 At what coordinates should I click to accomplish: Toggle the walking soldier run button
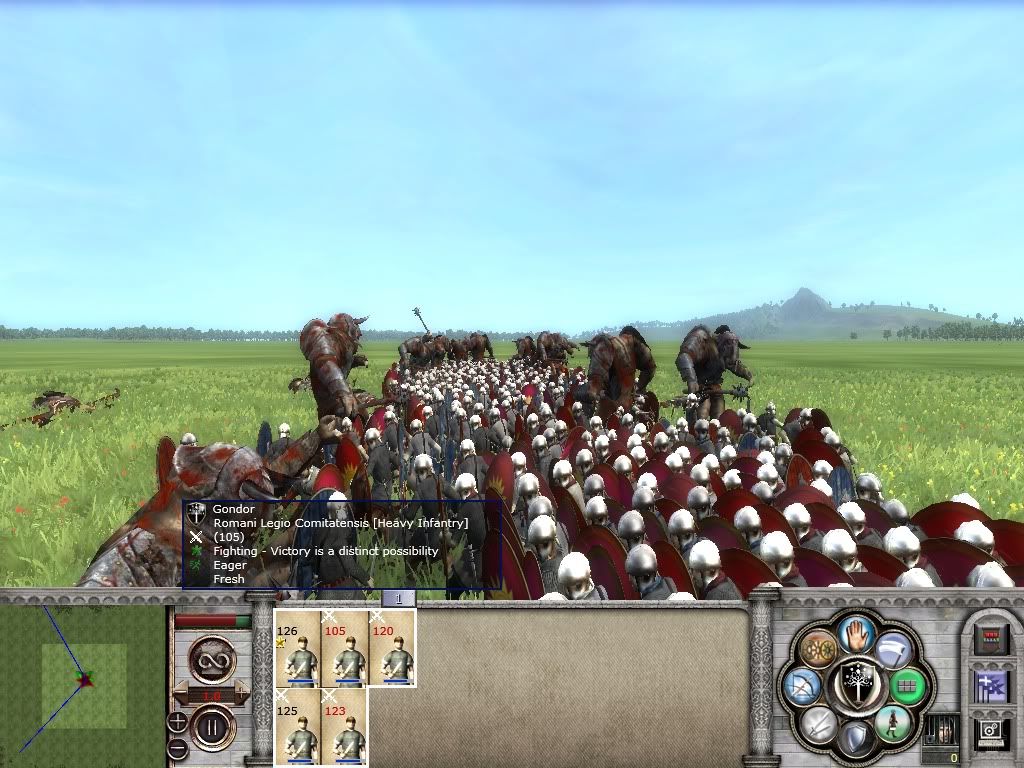pos(891,722)
